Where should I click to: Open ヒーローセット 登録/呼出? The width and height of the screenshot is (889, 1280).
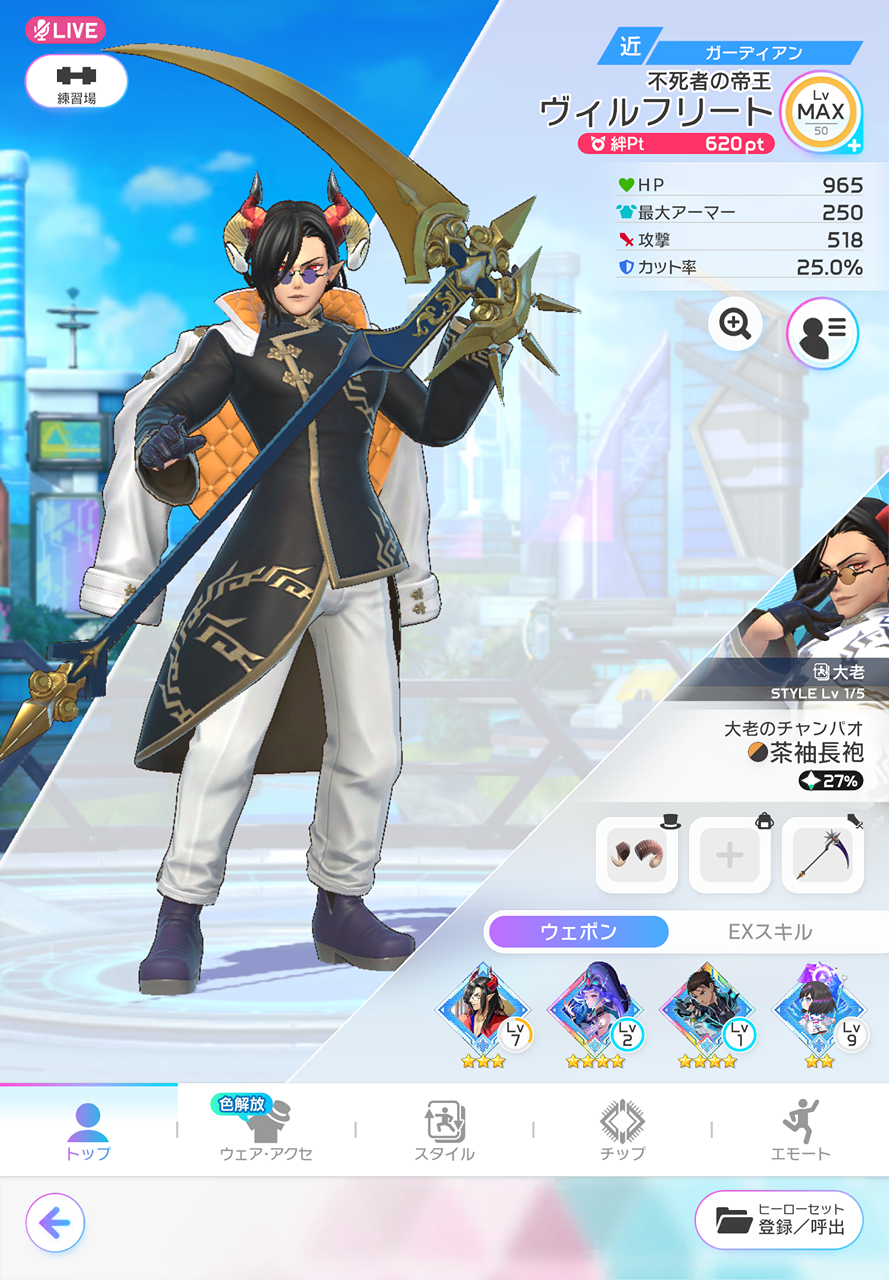(x=779, y=1220)
